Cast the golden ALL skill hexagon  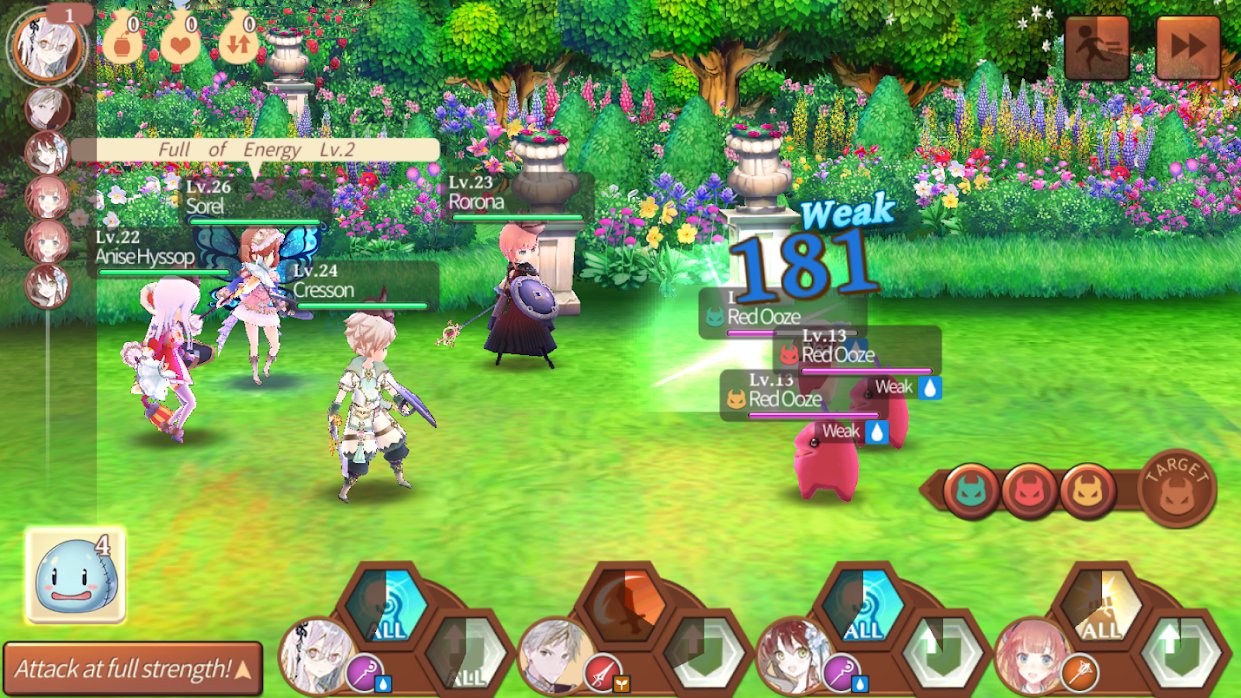pyautogui.click(x=1100, y=602)
